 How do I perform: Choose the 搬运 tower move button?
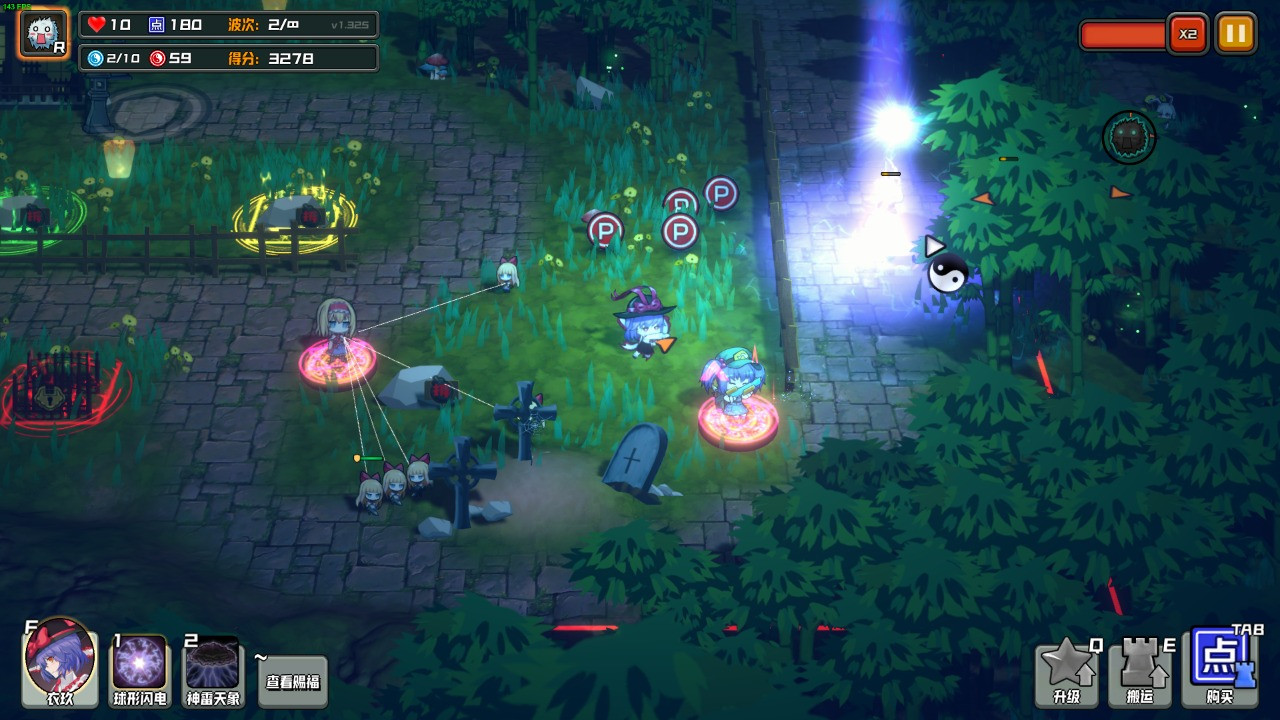pyautogui.click(x=1139, y=672)
